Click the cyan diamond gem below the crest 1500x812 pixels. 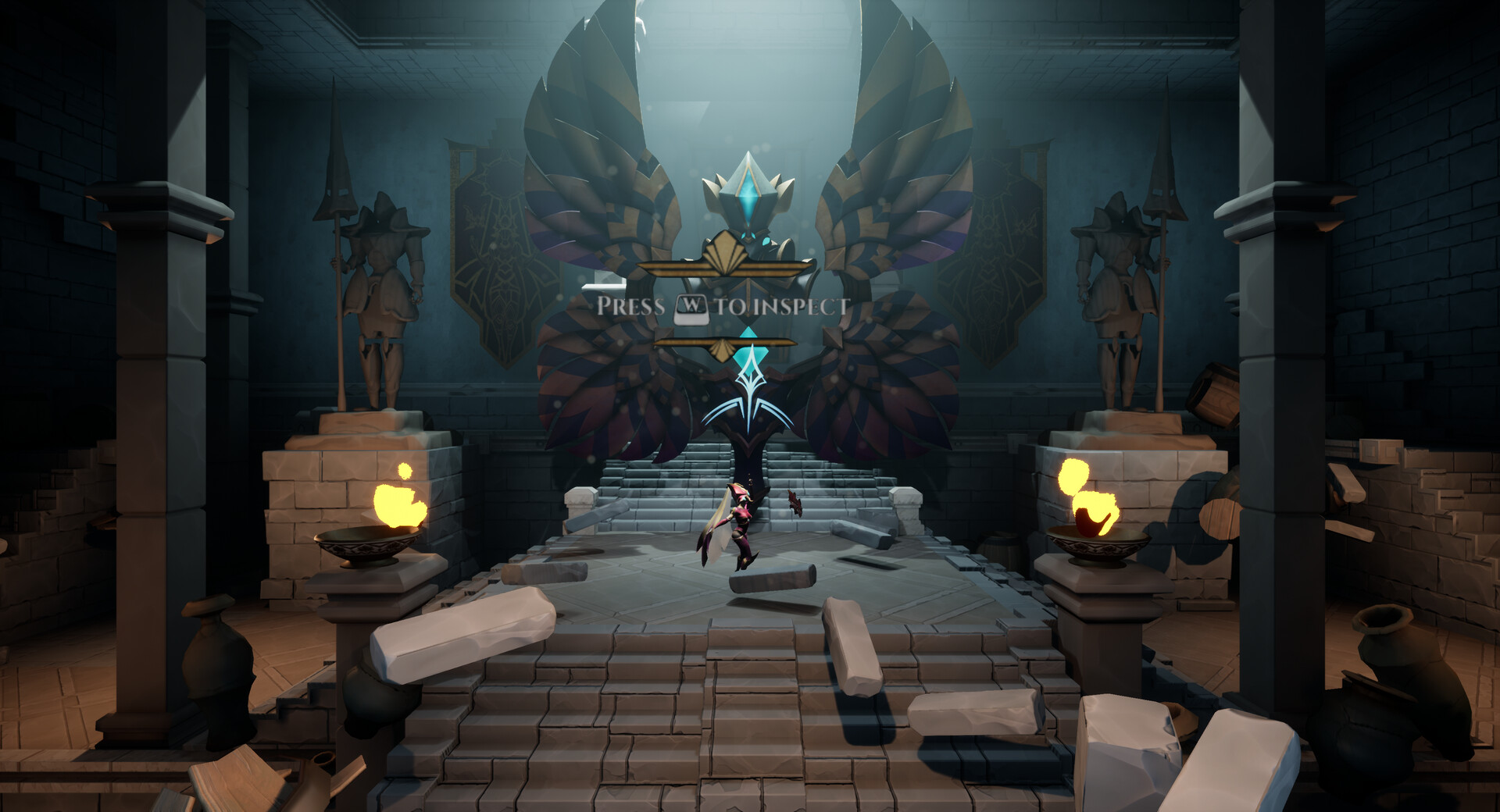click(x=750, y=355)
